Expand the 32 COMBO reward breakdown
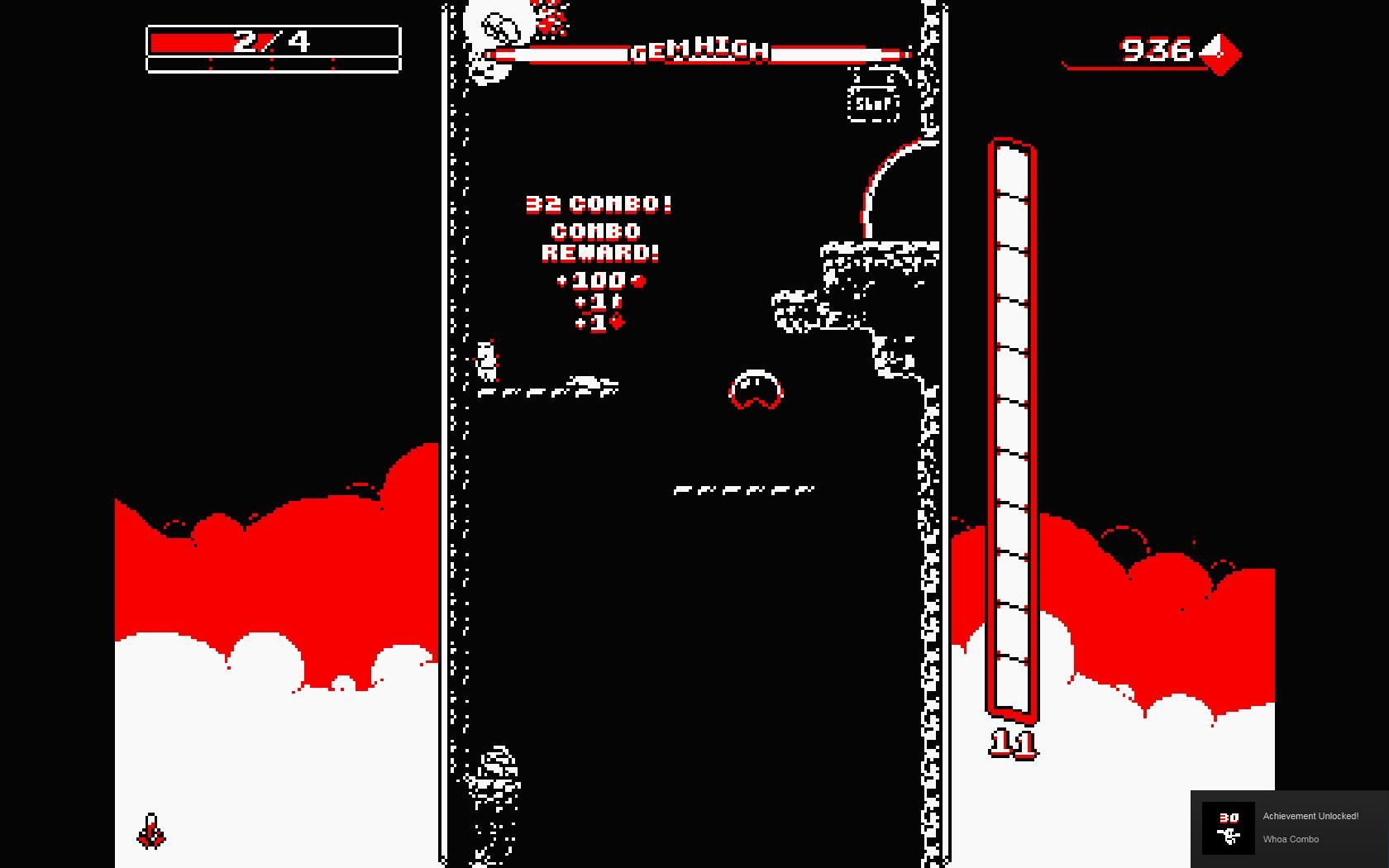 pyautogui.click(x=599, y=203)
